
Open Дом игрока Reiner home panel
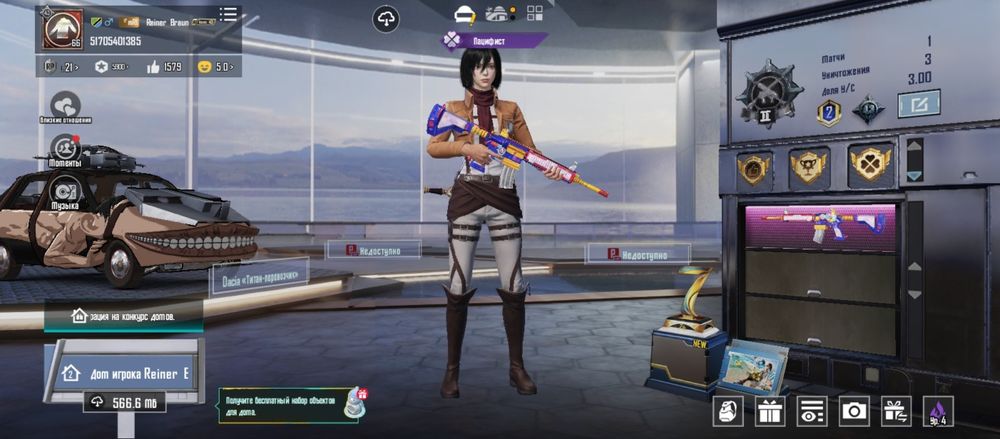123,373
